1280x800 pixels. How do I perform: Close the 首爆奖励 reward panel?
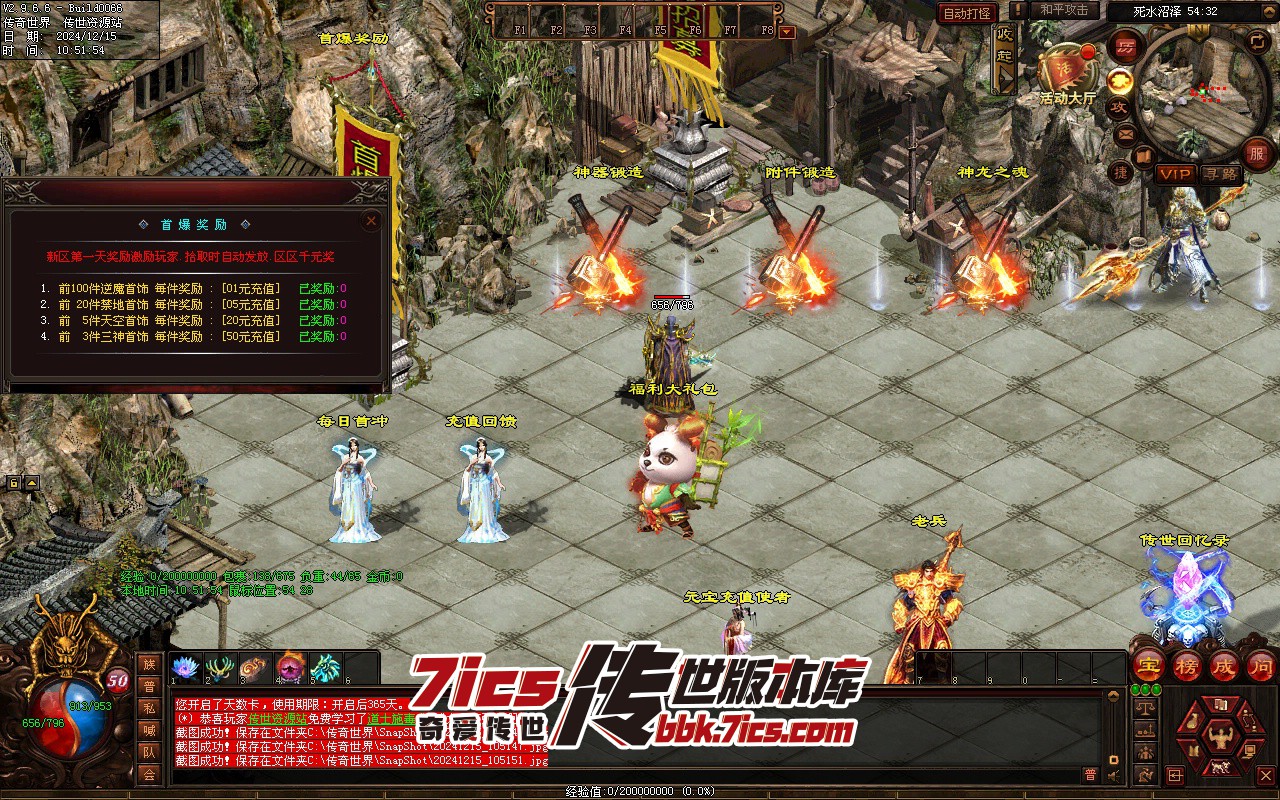click(x=371, y=220)
